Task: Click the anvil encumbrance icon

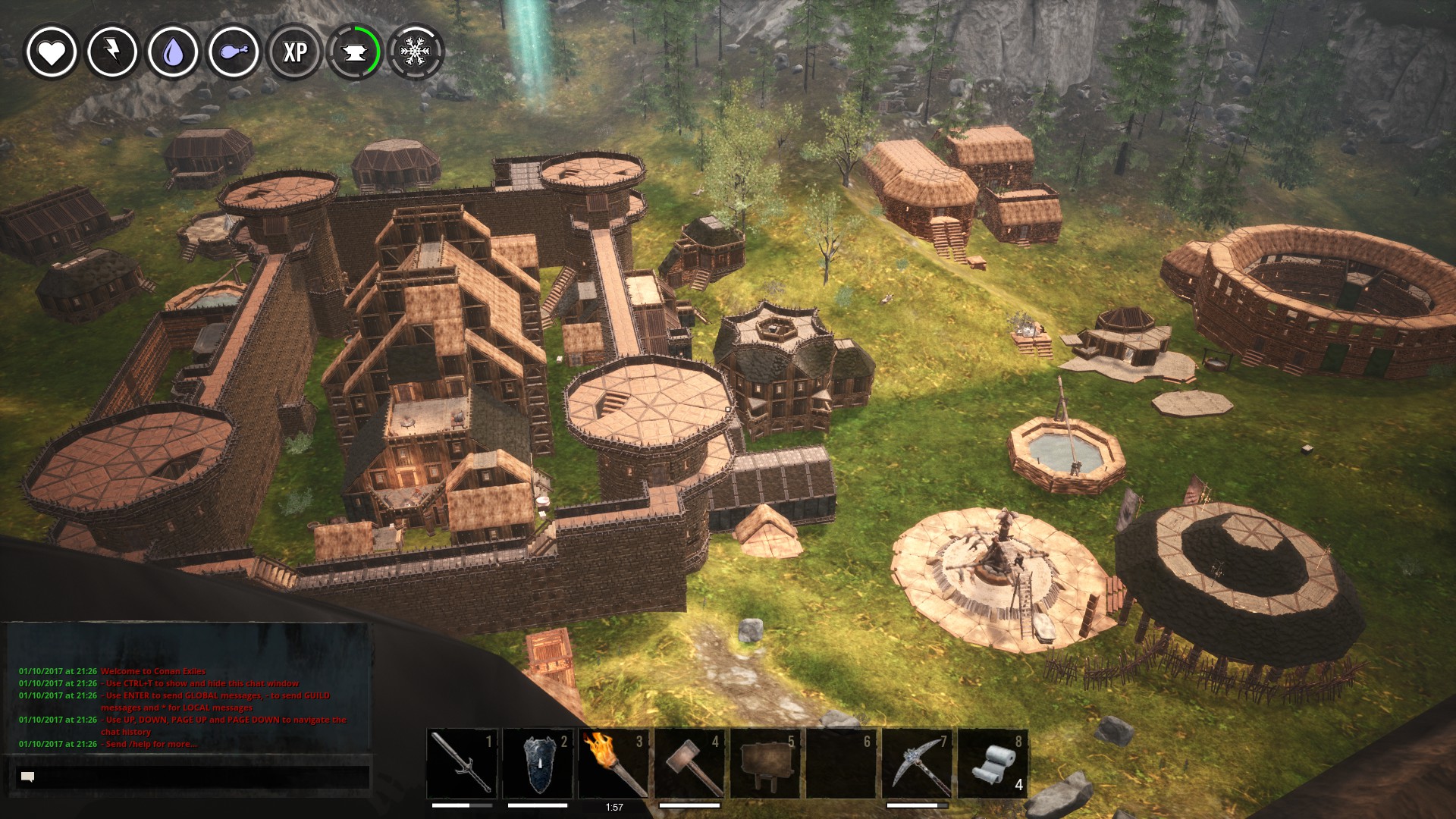Action: (355, 52)
